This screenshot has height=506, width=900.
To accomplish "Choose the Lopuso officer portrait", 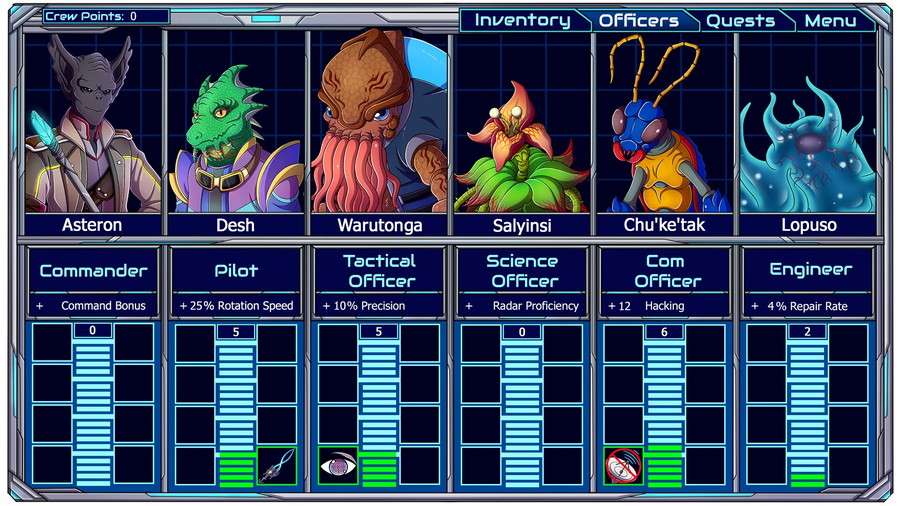I will pyautogui.click(x=808, y=124).
